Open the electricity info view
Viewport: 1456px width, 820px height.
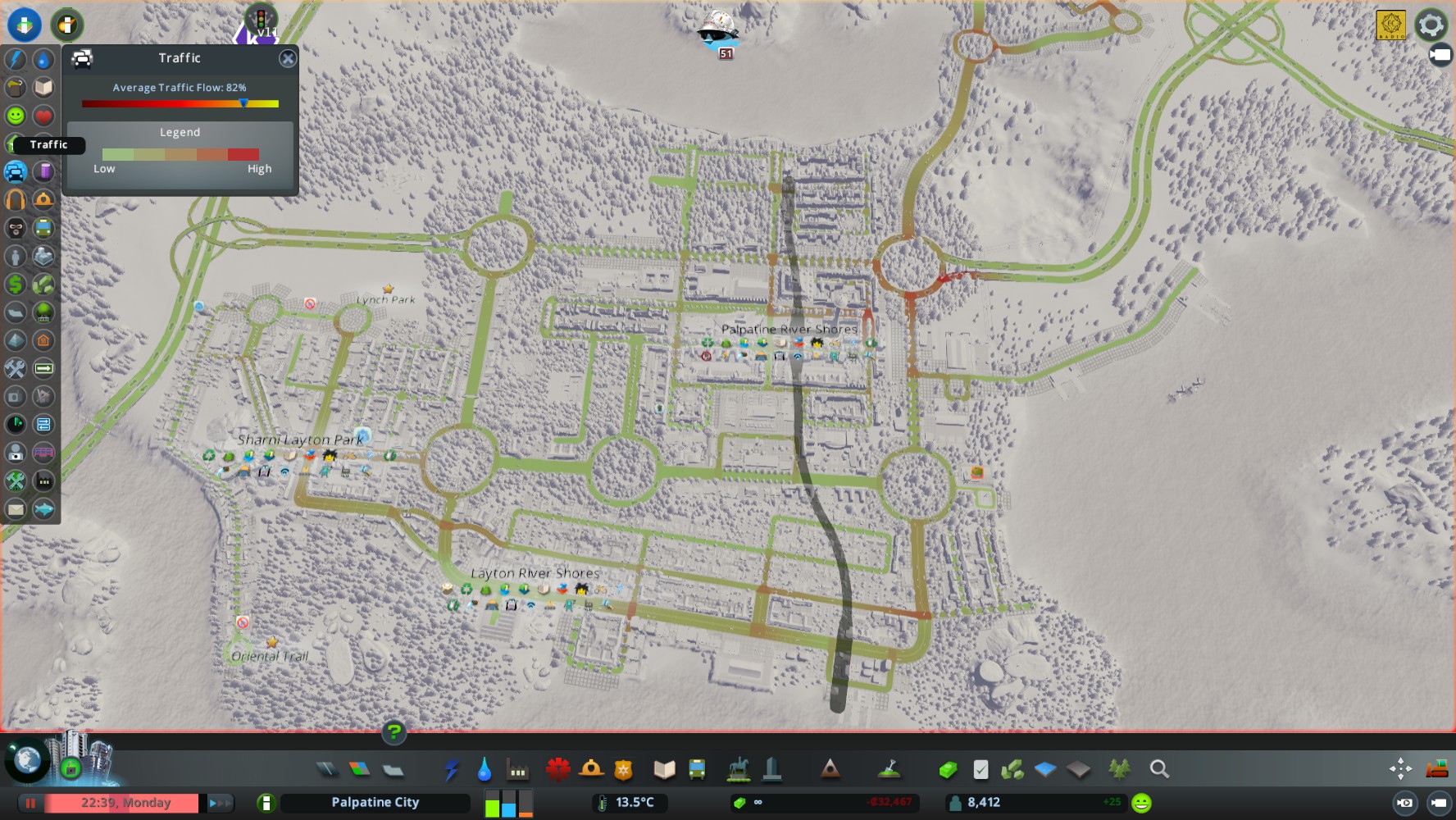(x=16, y=59)
